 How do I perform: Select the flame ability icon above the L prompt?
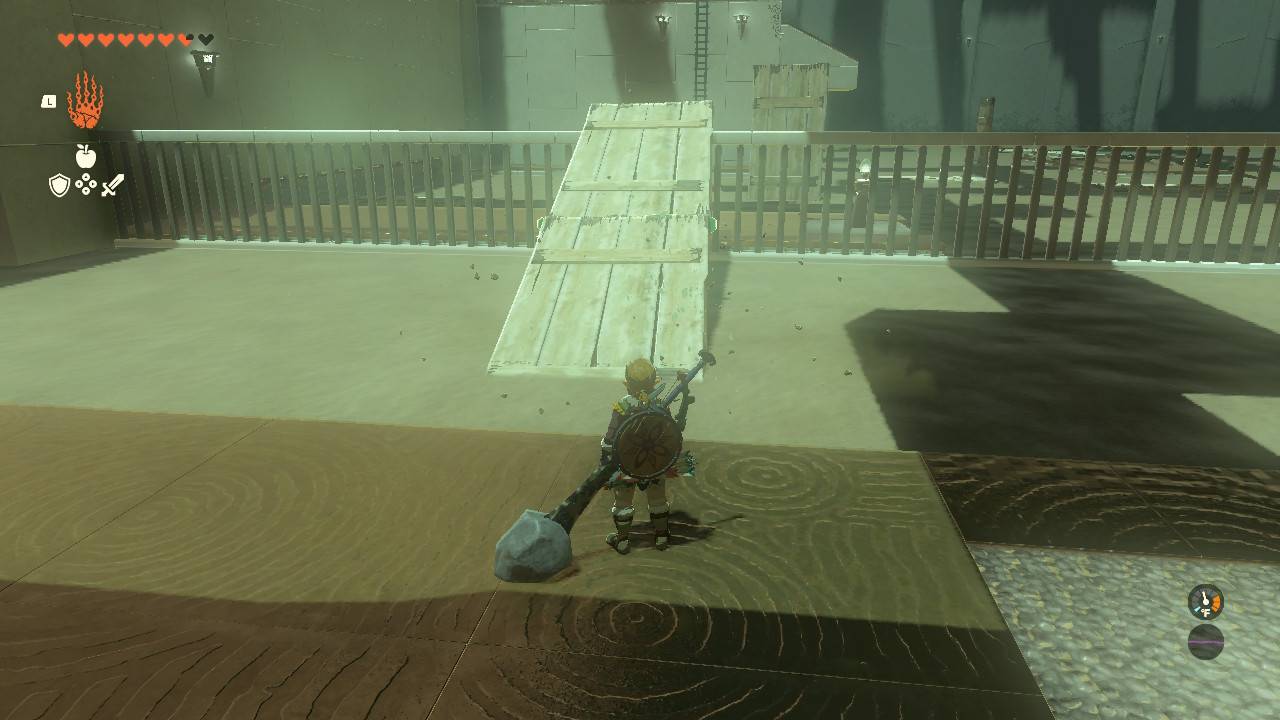tap(84, 99)
